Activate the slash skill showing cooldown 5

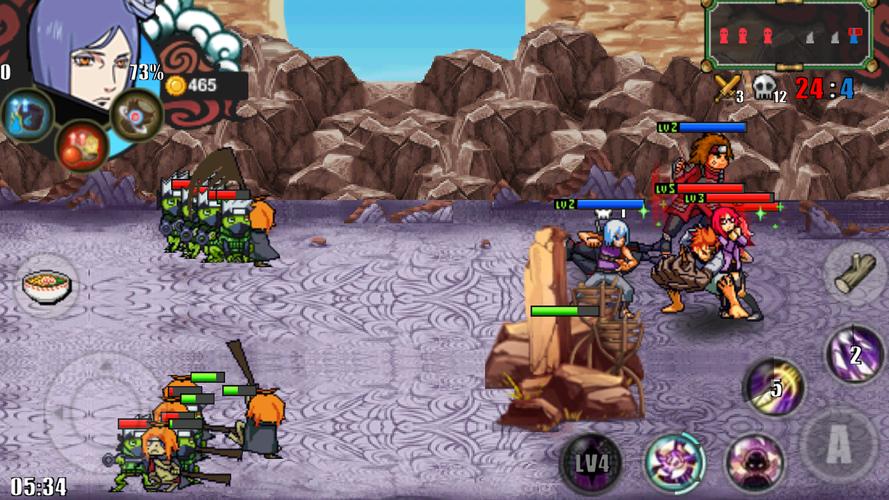(774, 388)
